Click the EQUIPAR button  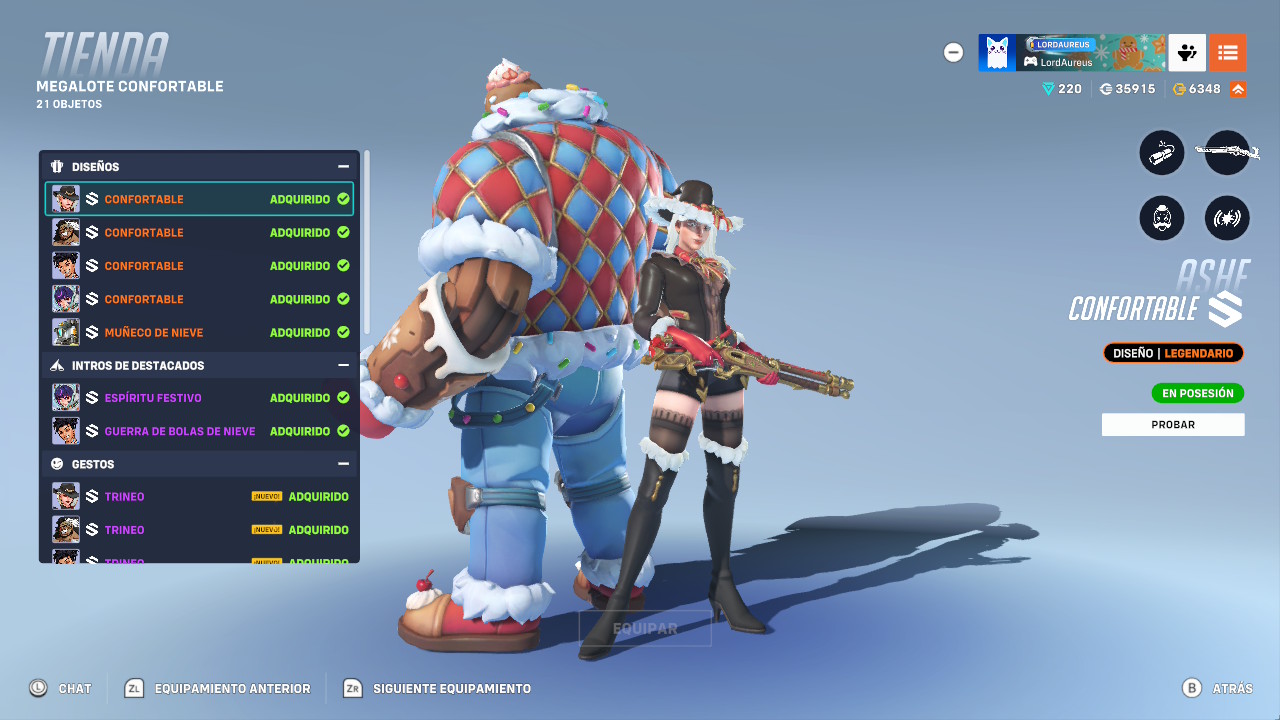point(644,627)
